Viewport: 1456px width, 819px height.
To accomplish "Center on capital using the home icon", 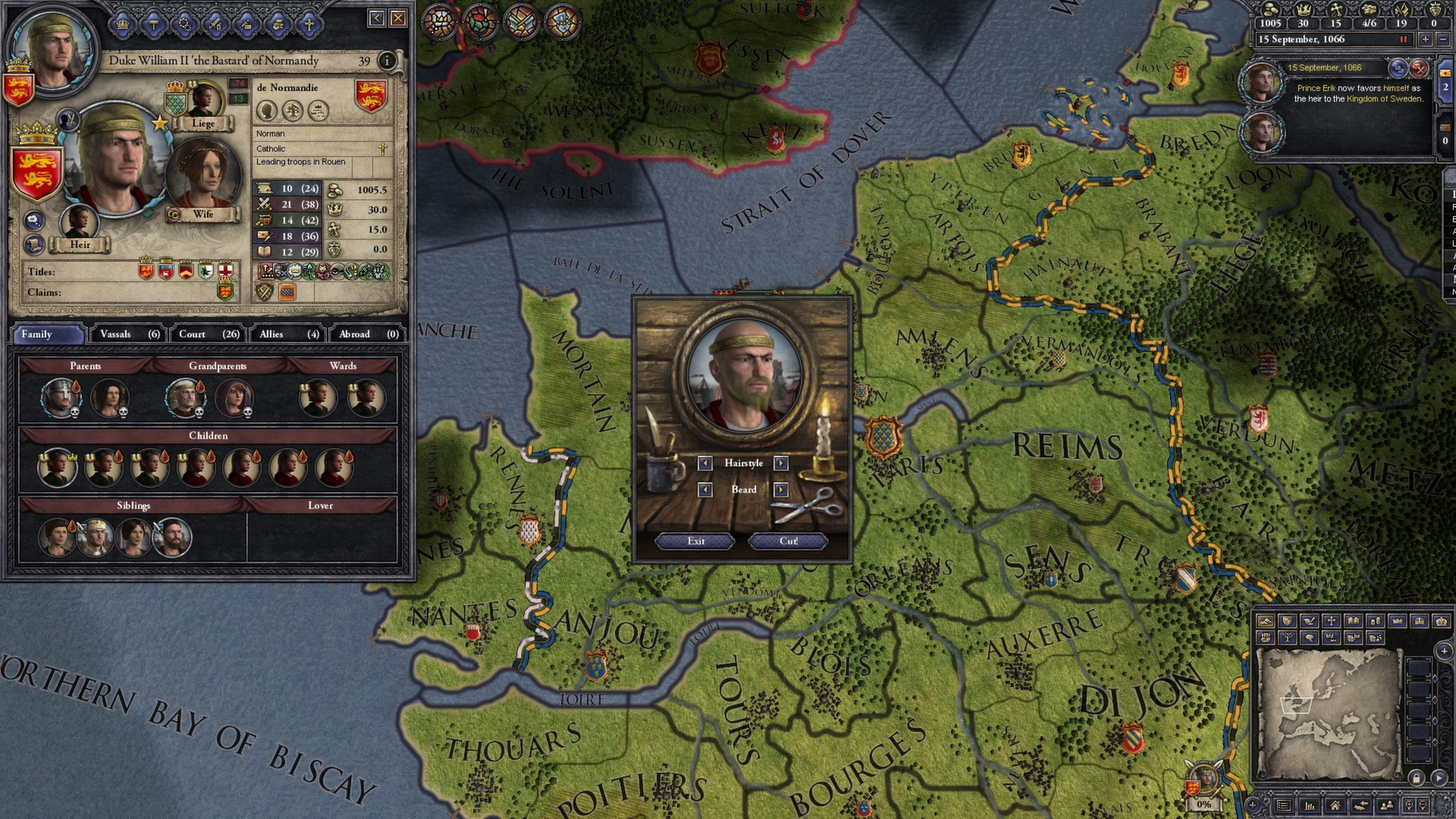I will click(1335, 805).
